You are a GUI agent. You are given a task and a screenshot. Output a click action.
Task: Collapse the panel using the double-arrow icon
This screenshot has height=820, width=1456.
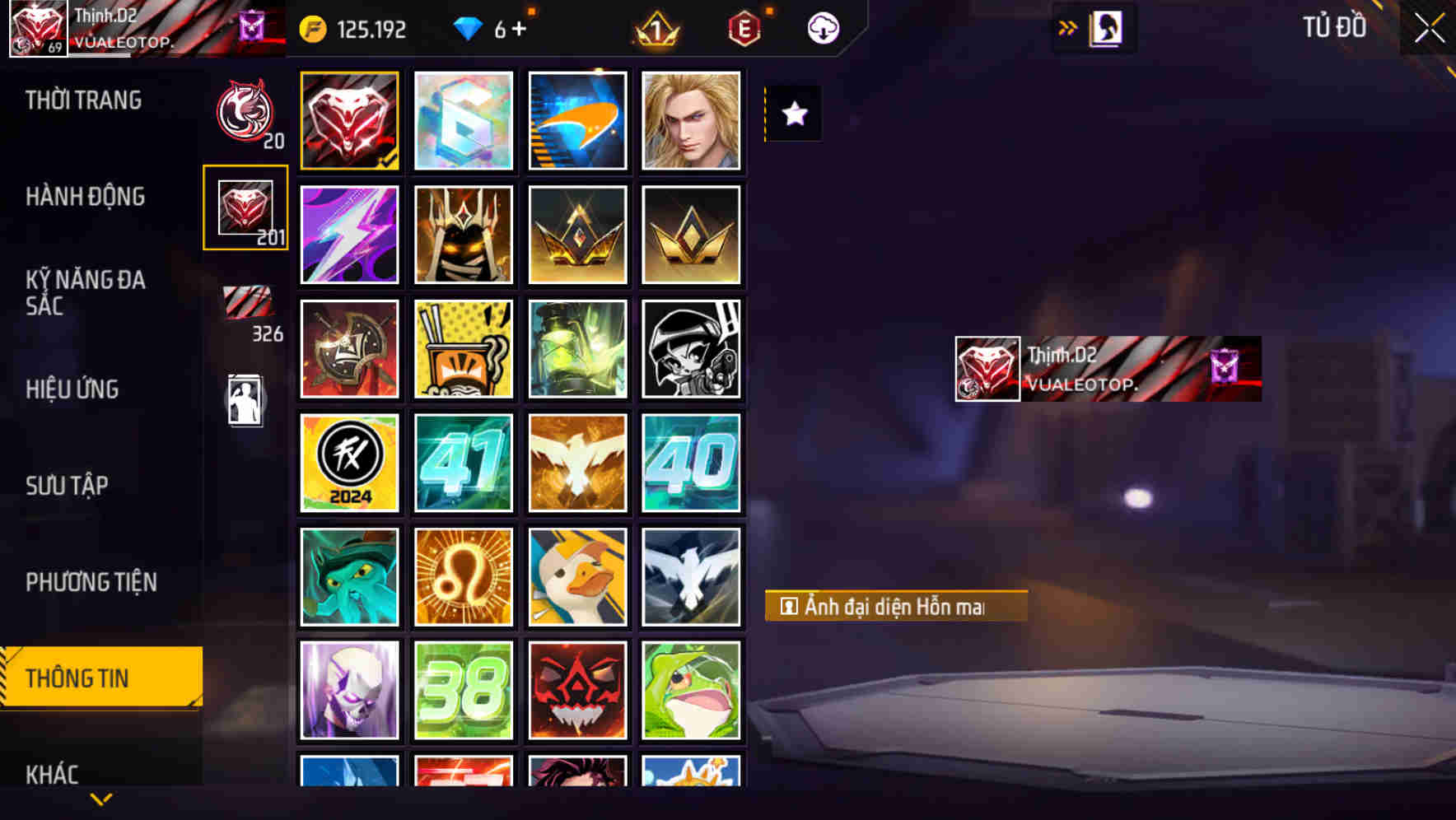point(1067,26)
